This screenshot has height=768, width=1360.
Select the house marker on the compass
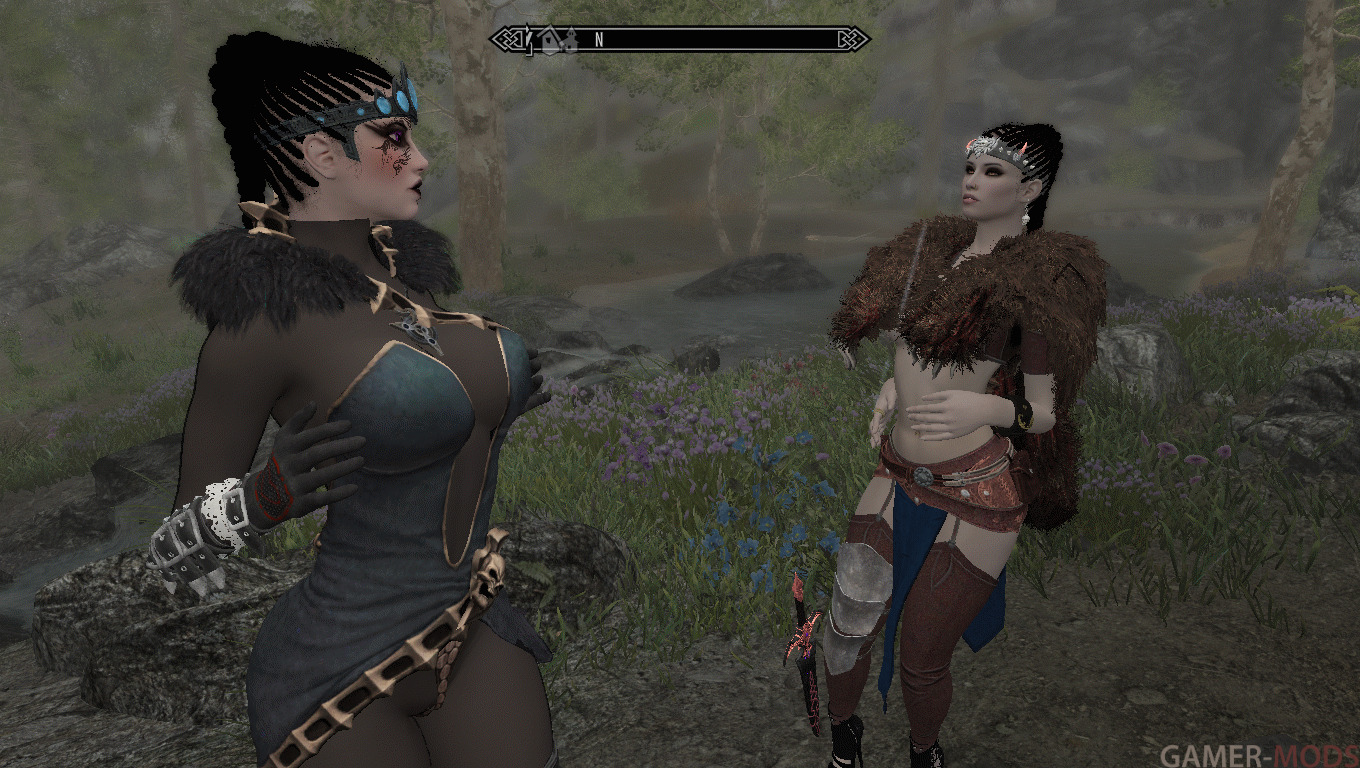(x=551, y=40)
